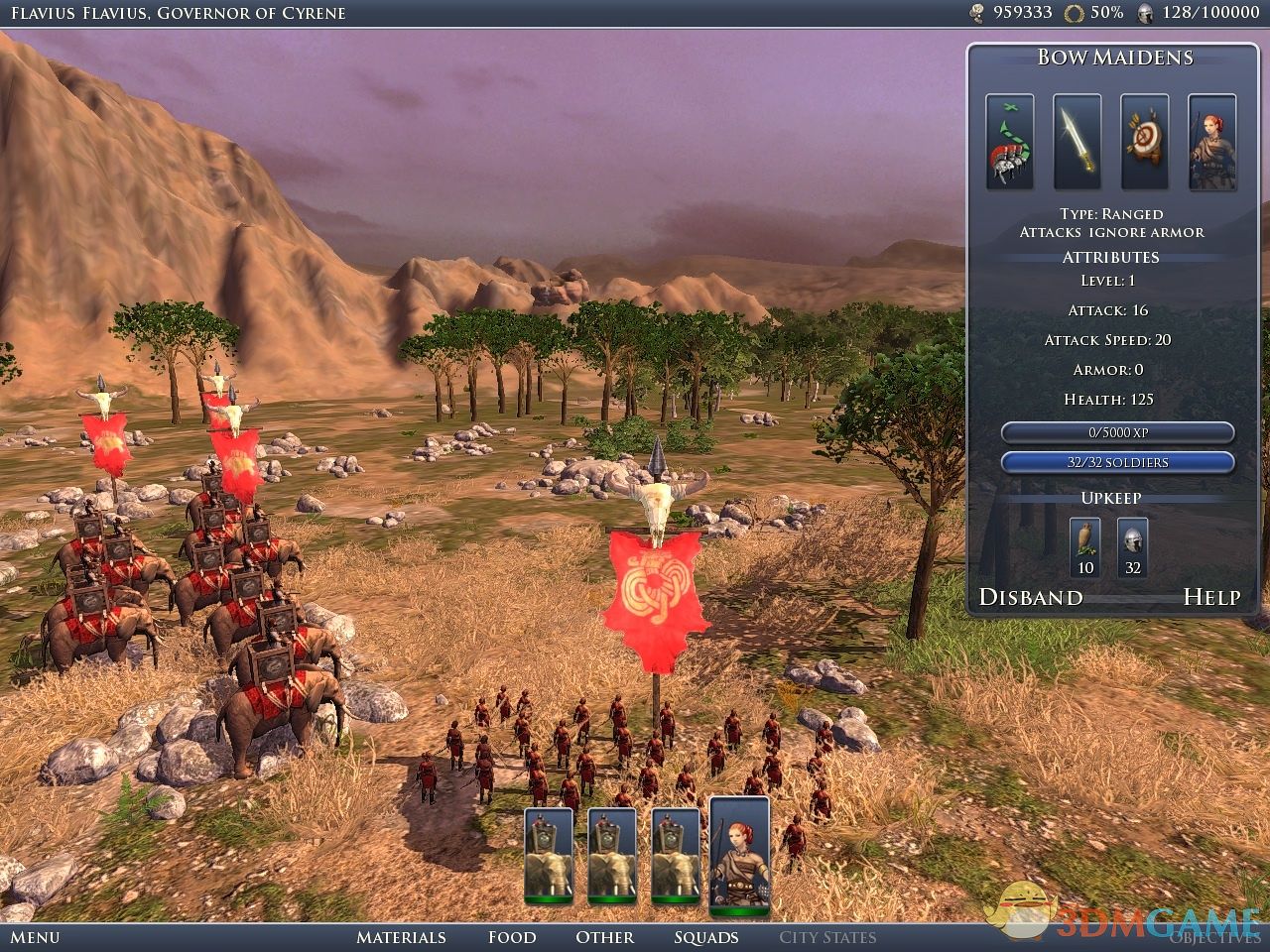Show the Food resources tab

click(512, 937)
